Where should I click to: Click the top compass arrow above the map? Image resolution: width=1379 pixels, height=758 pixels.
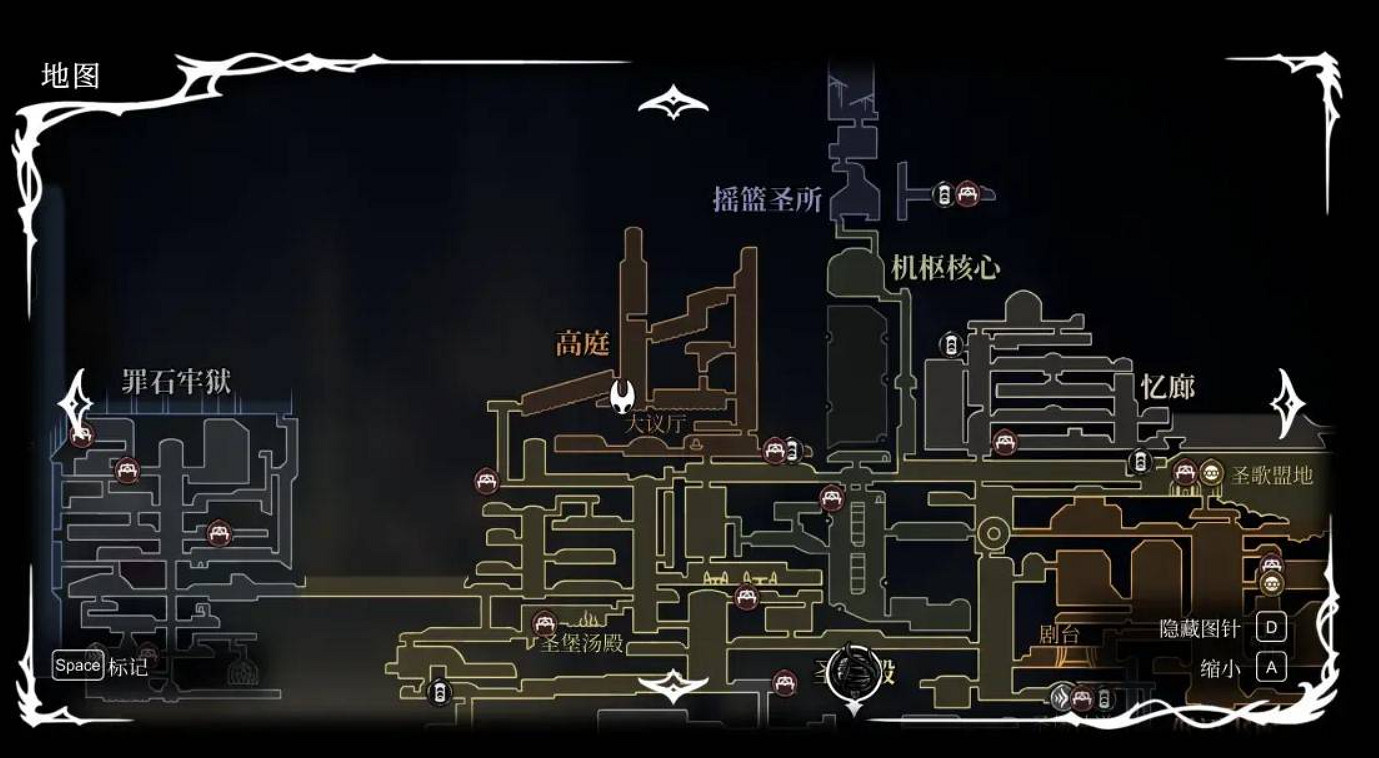coord(672,99)
